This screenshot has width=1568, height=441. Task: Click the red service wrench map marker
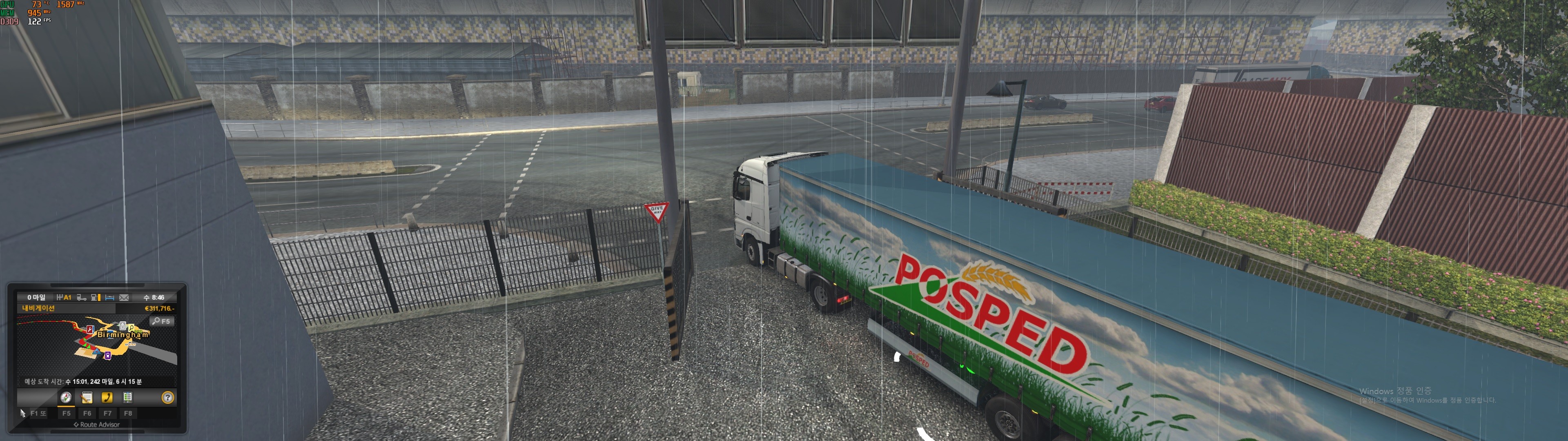tap(90, 330)
